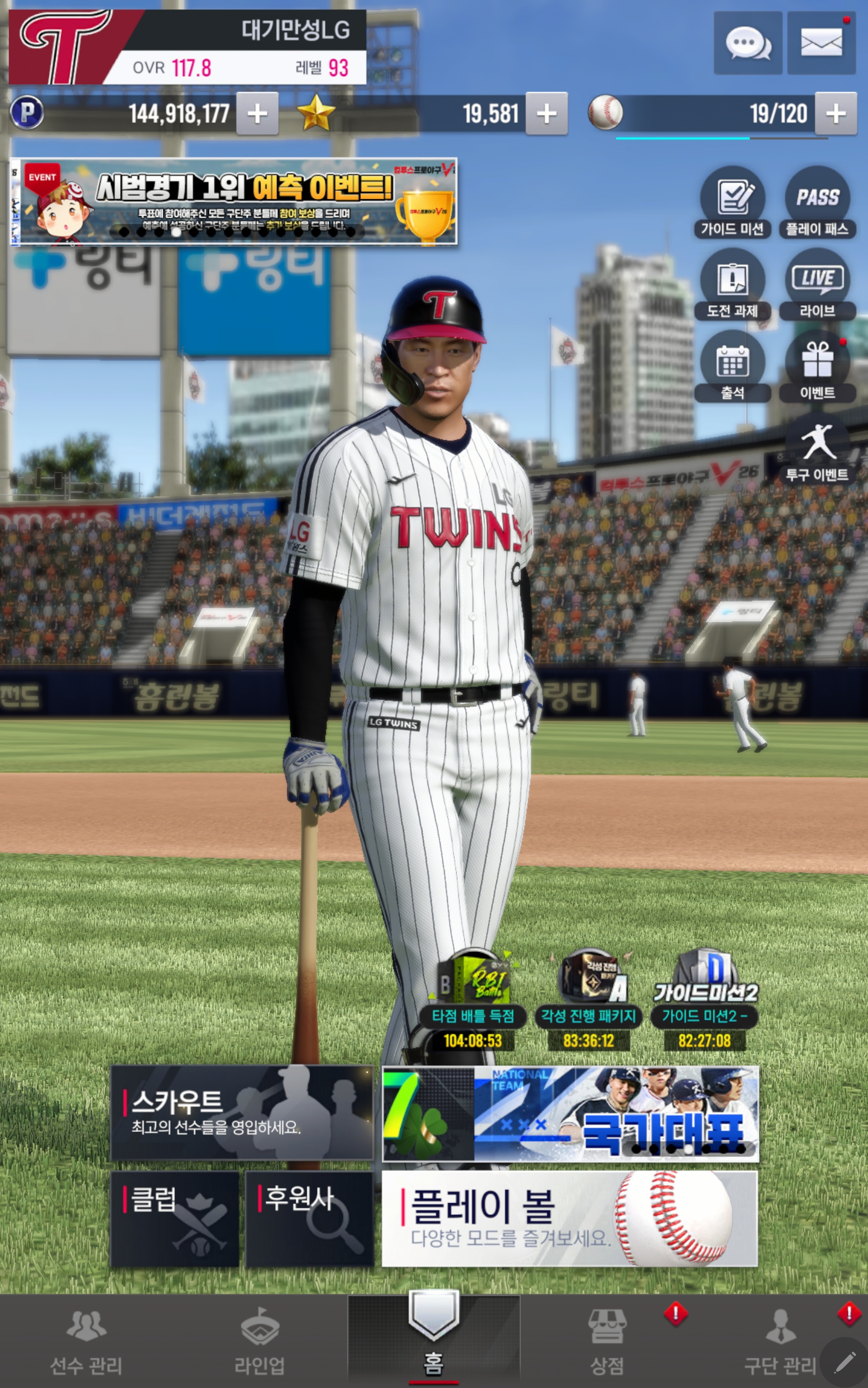Open 도전 과제 challenges
868x1388 pixels.
[732, 284]
